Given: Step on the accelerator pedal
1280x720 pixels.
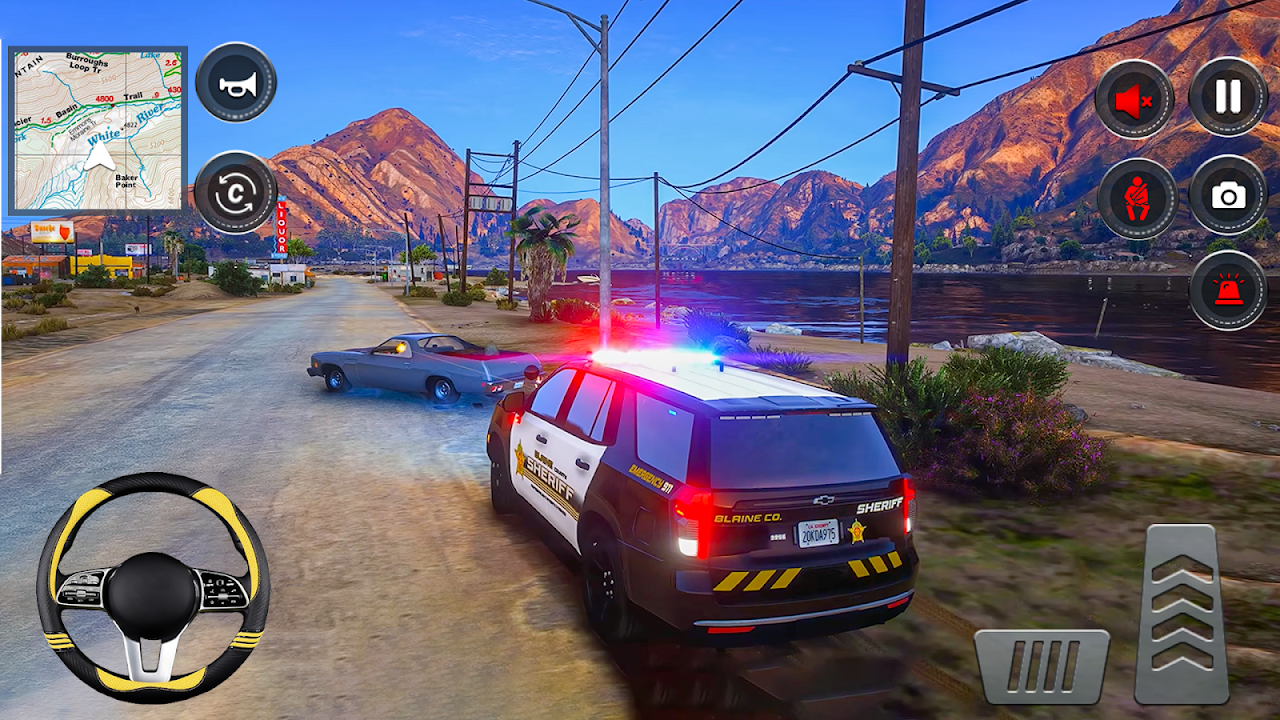Looking at the screenshot, I should point(1182,614).
